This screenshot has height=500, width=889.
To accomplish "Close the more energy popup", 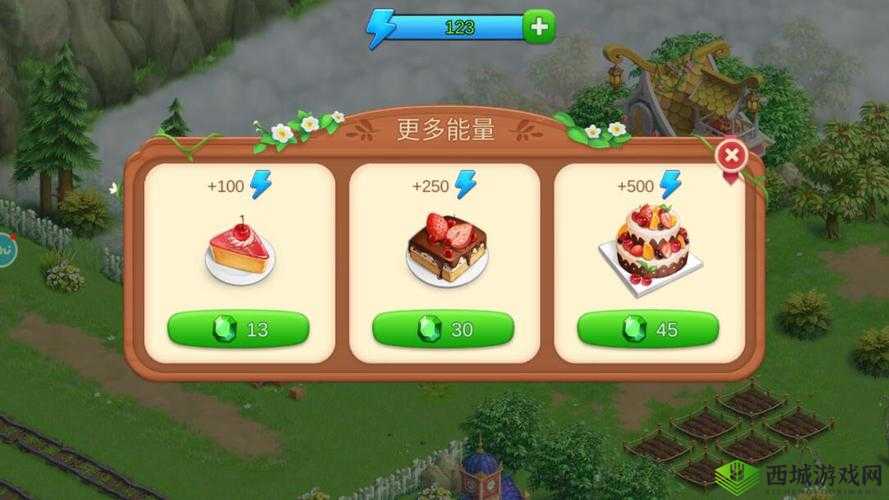I will click(732, 156).
